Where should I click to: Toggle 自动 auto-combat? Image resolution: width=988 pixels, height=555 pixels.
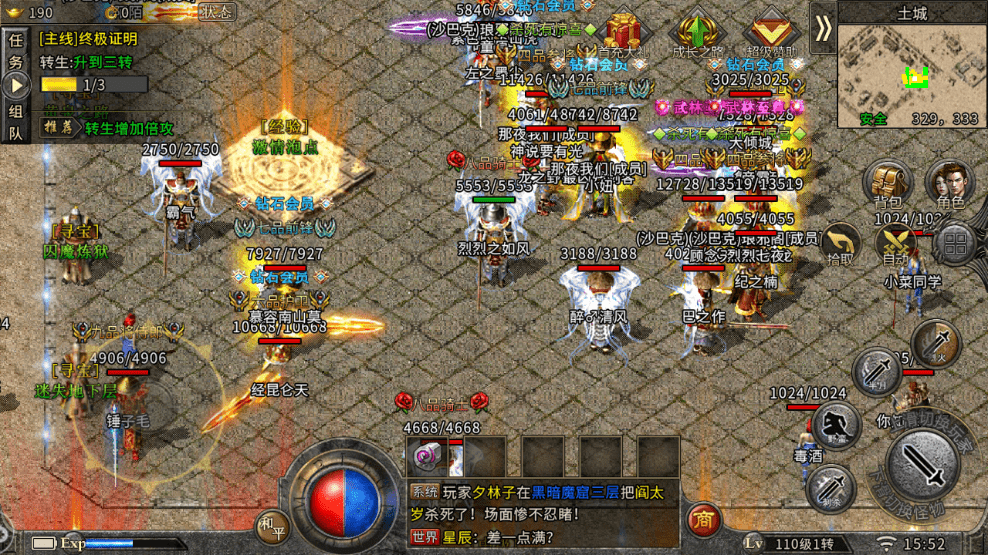pyautogui.click(x=893, y=245)
